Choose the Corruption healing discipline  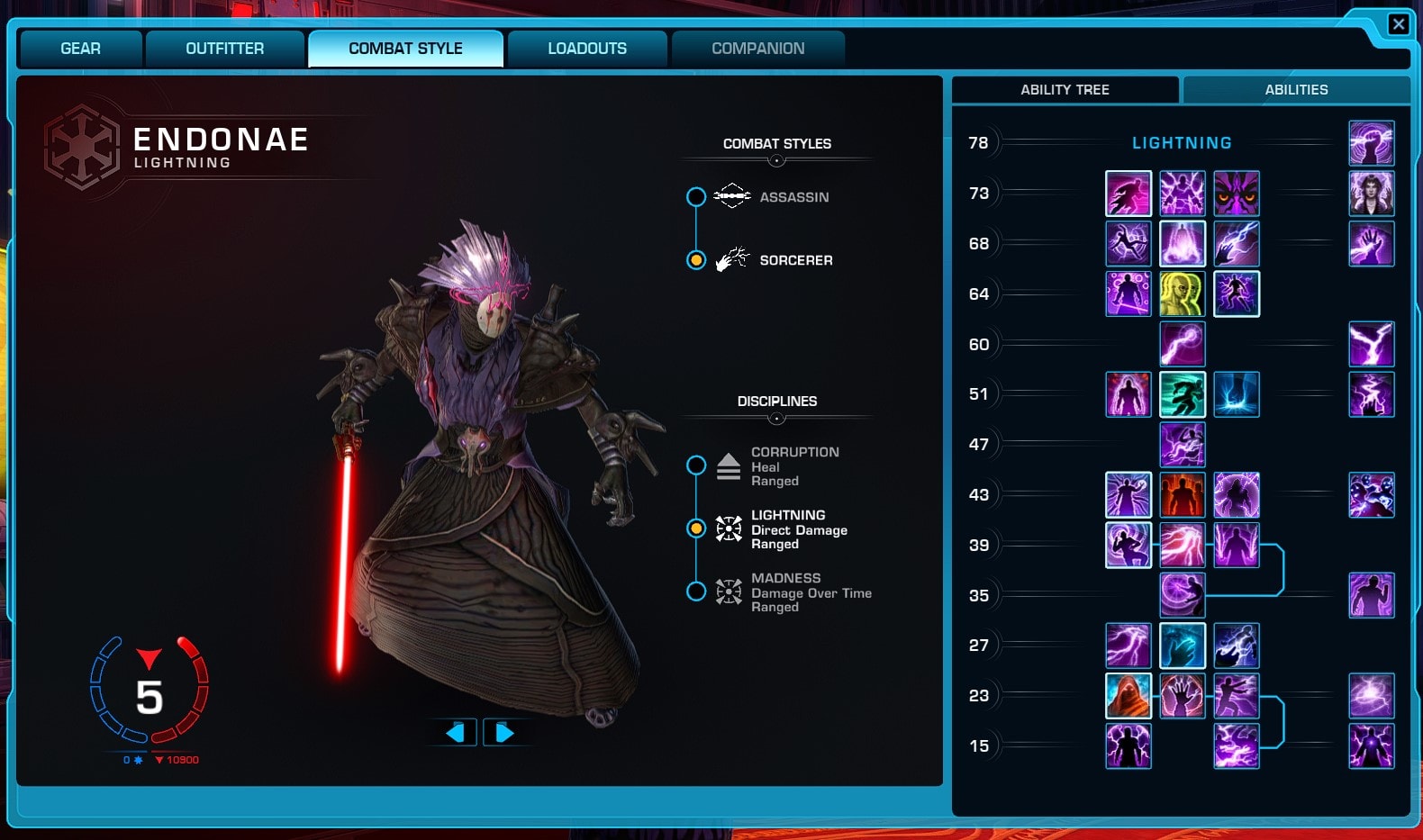click(696, 465)
